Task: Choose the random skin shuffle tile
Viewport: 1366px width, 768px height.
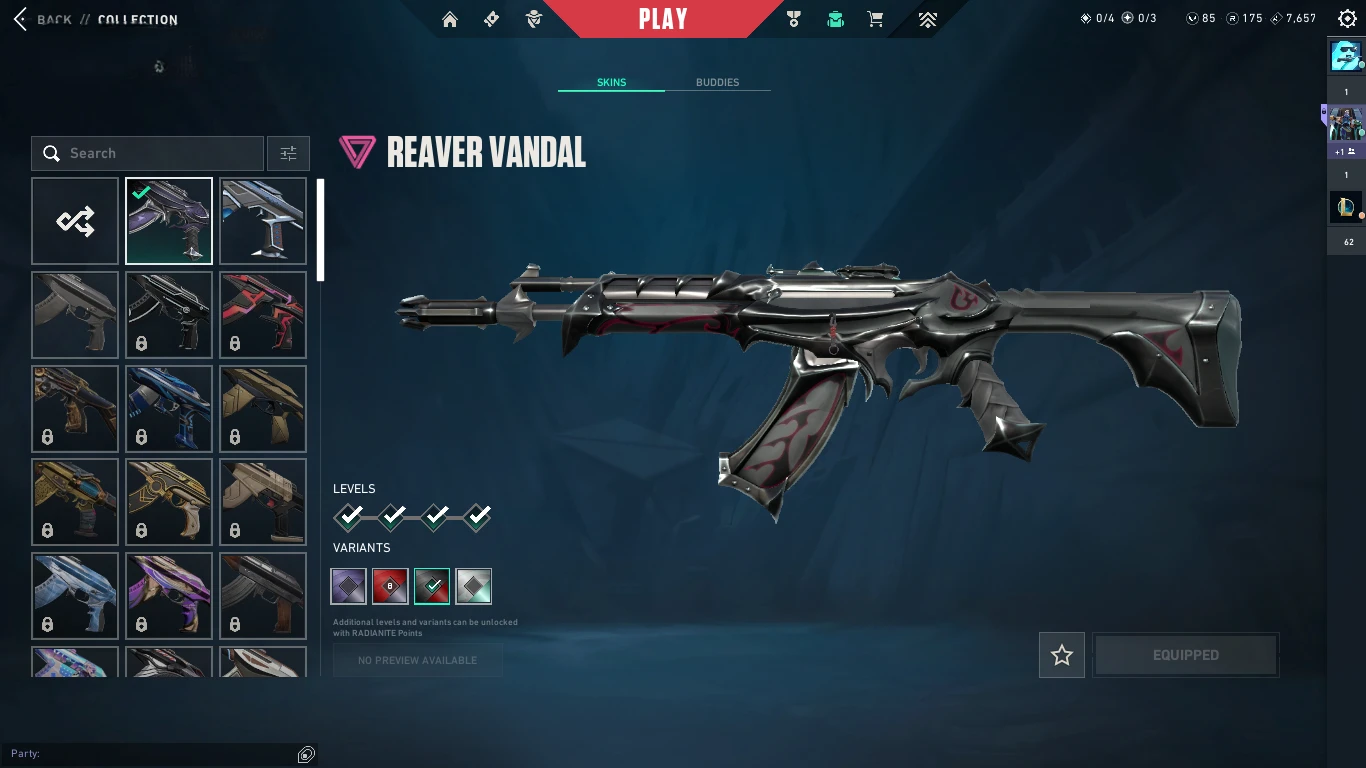Action: (75, 221)
